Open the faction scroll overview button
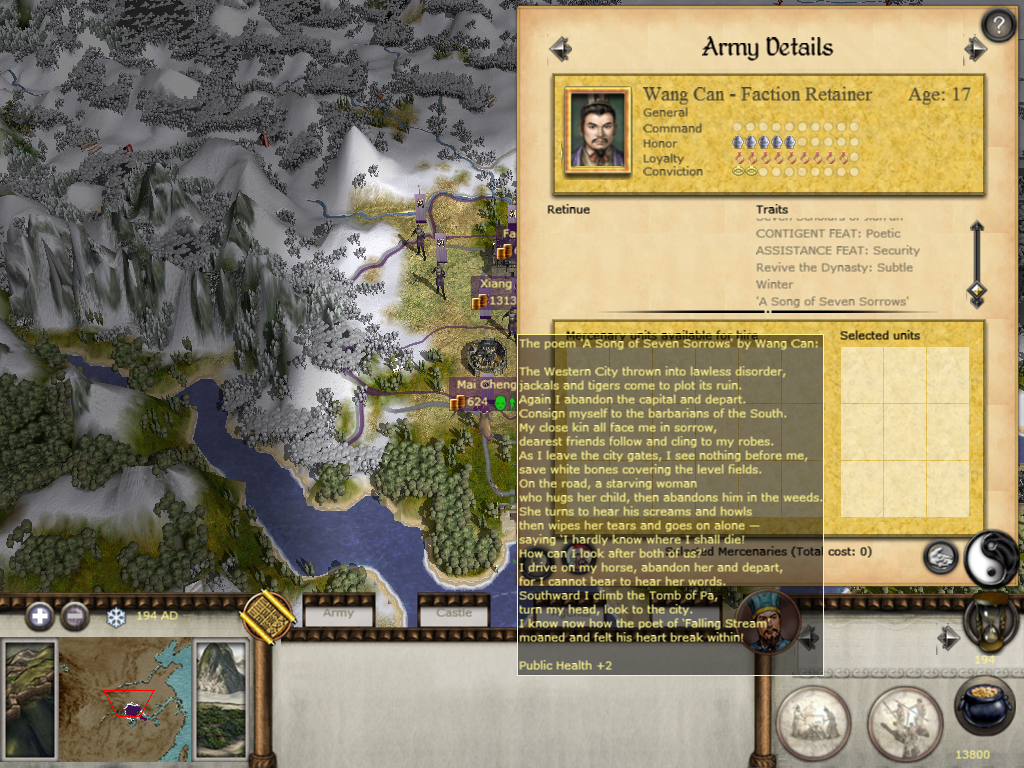This screenshot has width=1024, height=768. 267,616
